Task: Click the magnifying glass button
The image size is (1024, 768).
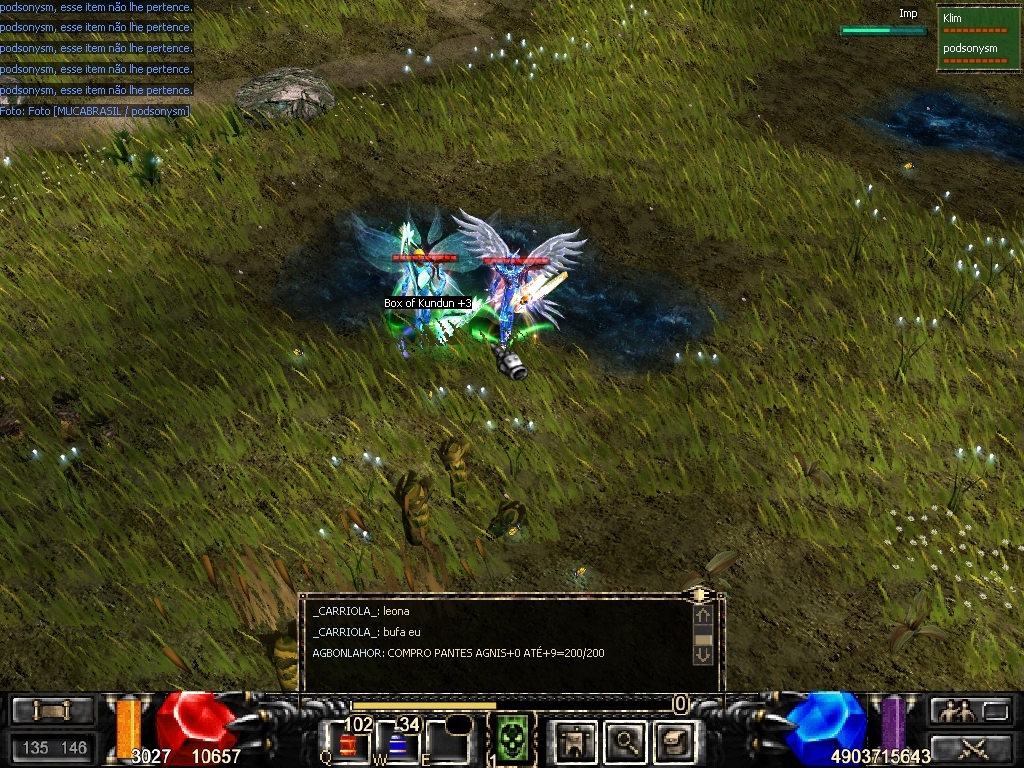Action: [x=627, y=741]
